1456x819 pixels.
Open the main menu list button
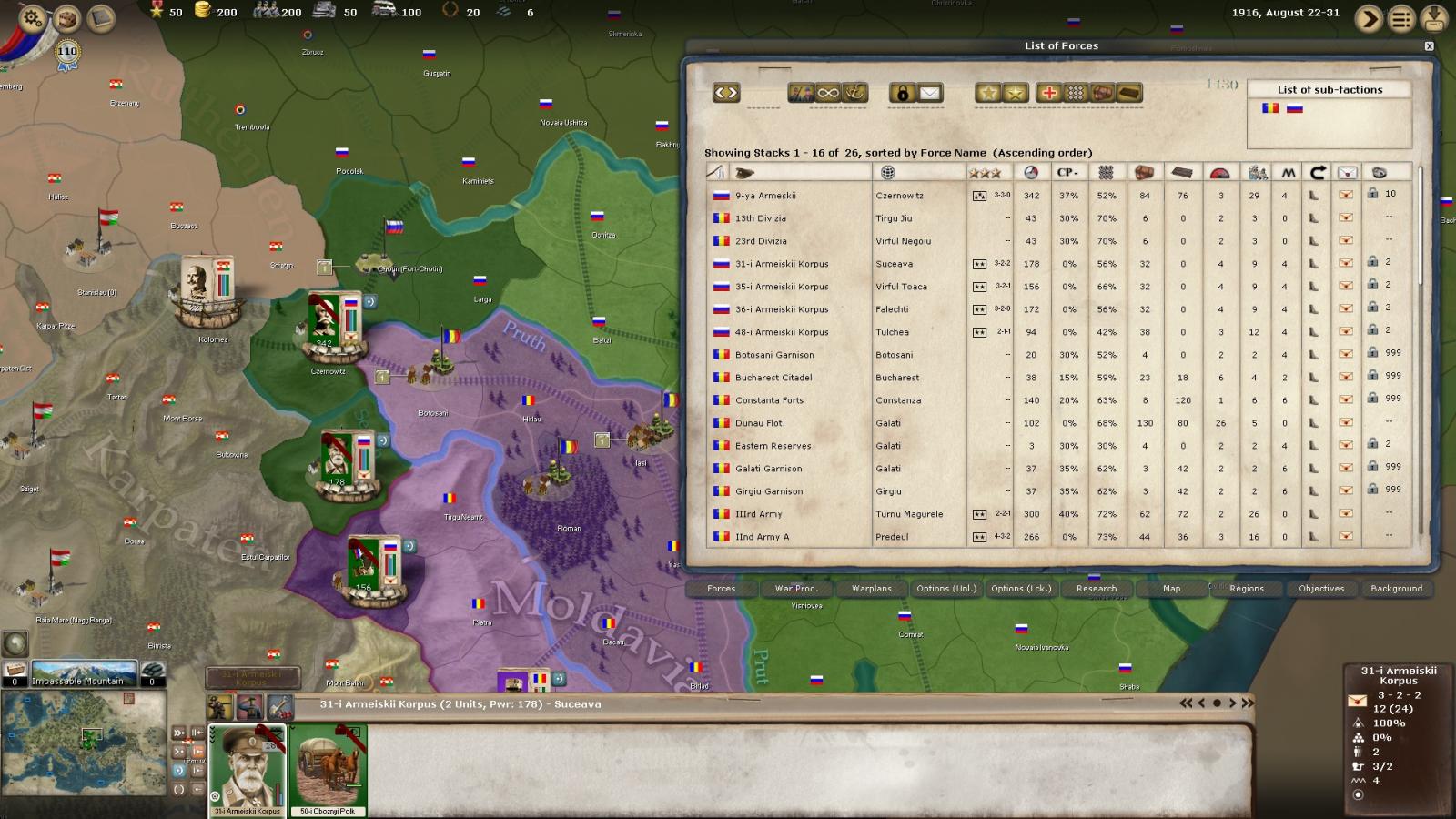pos(1401,18)
